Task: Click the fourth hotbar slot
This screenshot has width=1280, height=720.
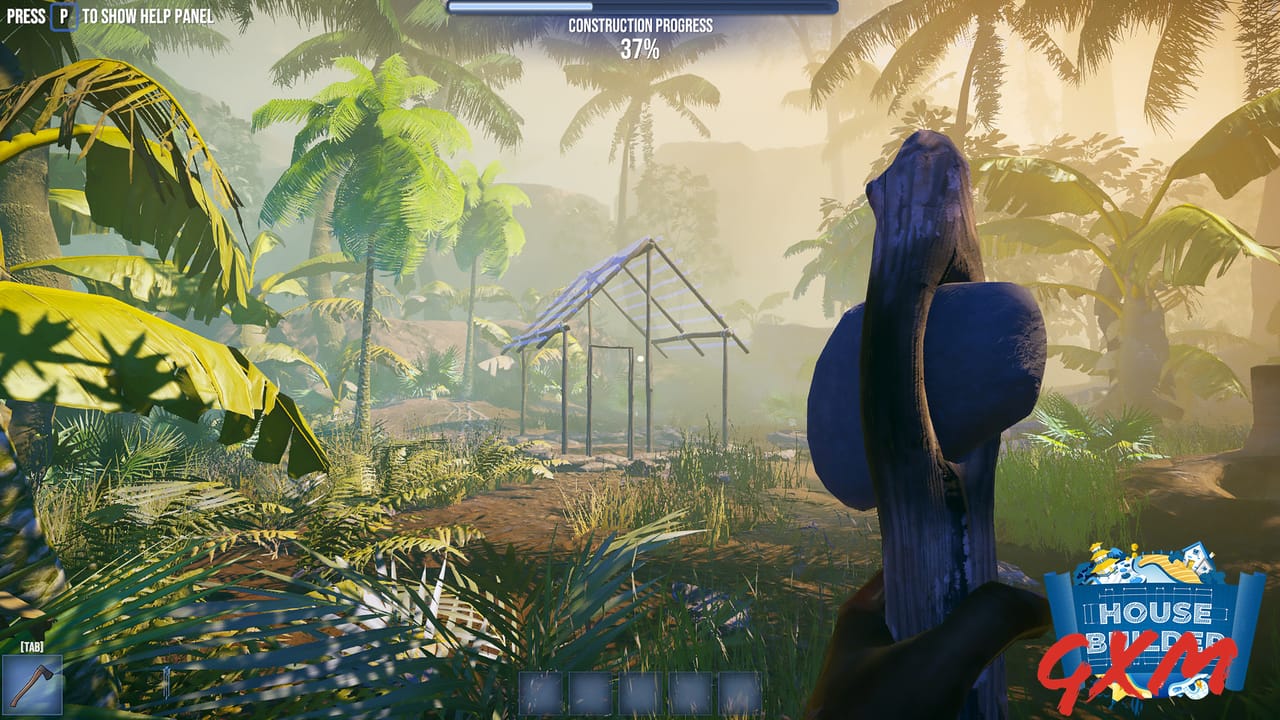Action: tap(688, 693)
